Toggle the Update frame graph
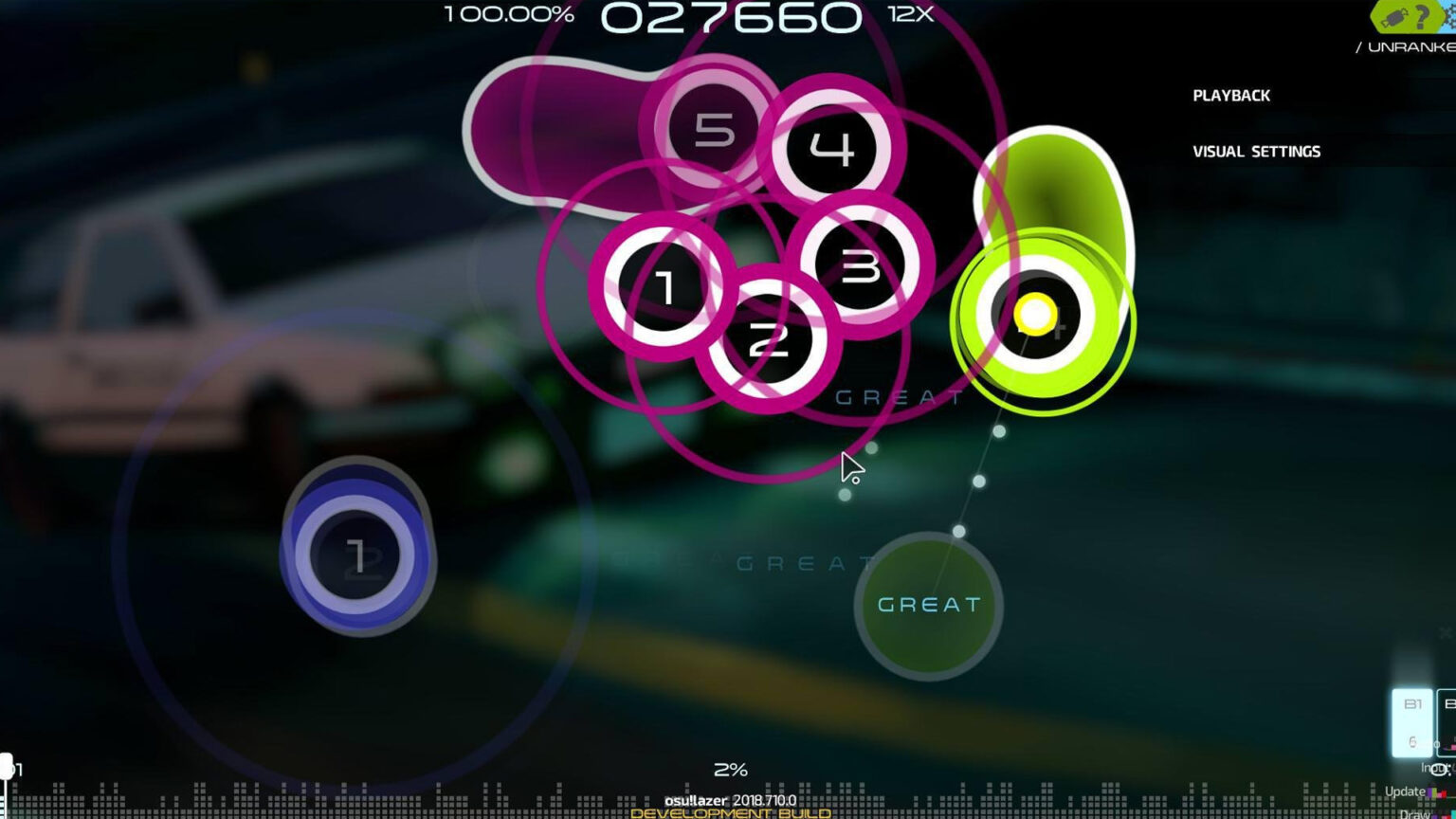Image resolution: width=1456 pixels, height=819 pixels. 1406,791
